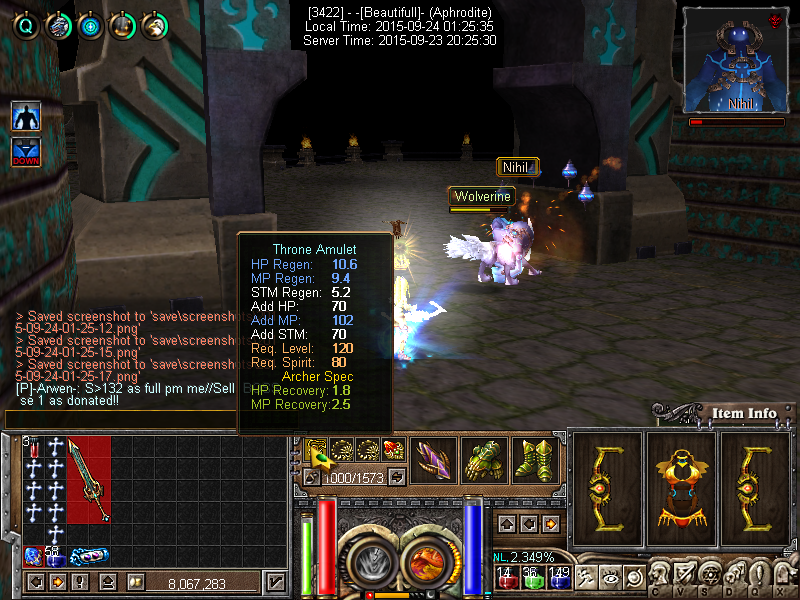
Task: Click the blue figure status icon
Action: pyautogui.click(x=26, y=116)
